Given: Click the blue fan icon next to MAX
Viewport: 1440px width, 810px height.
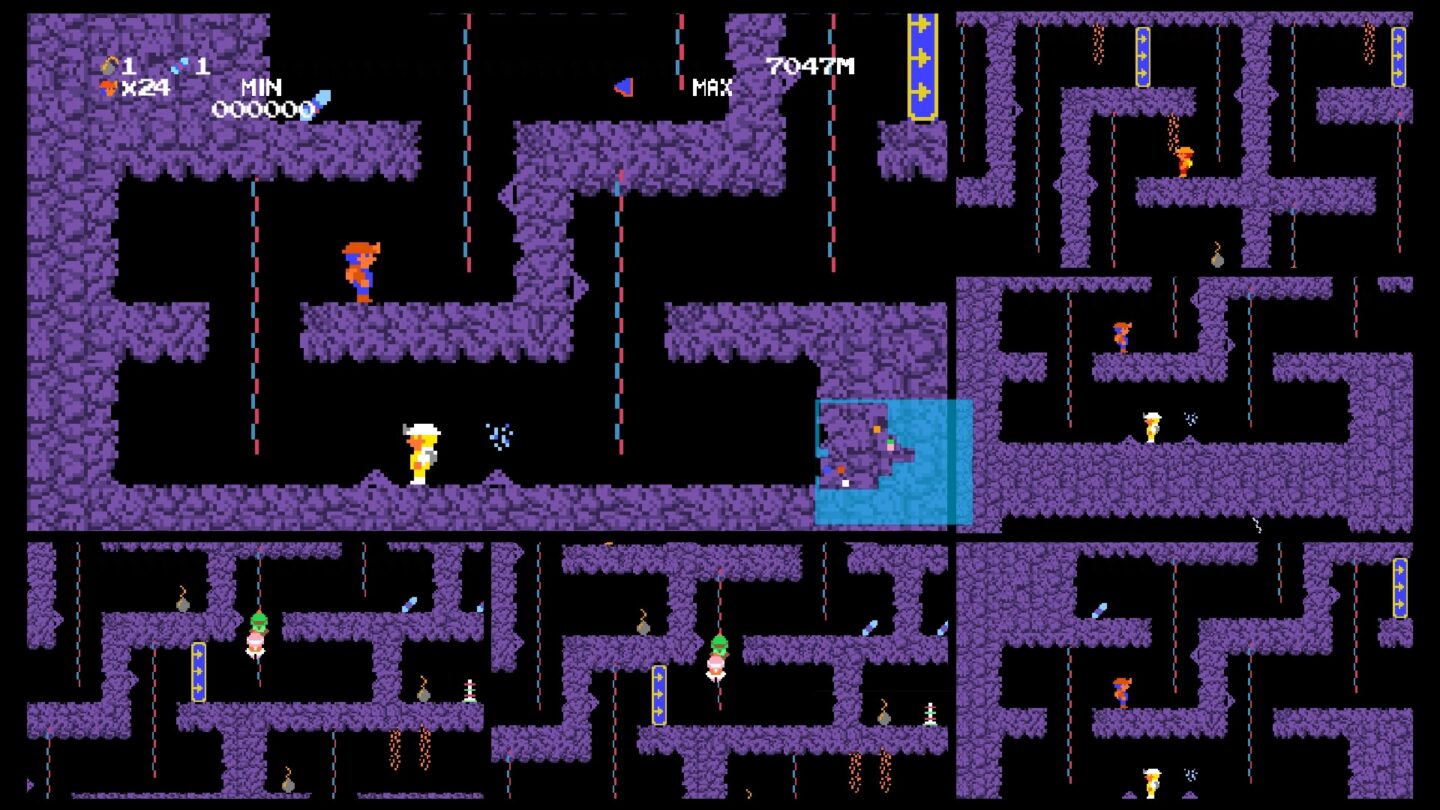Looking at the screenshot, I should (x=621, y=85).
